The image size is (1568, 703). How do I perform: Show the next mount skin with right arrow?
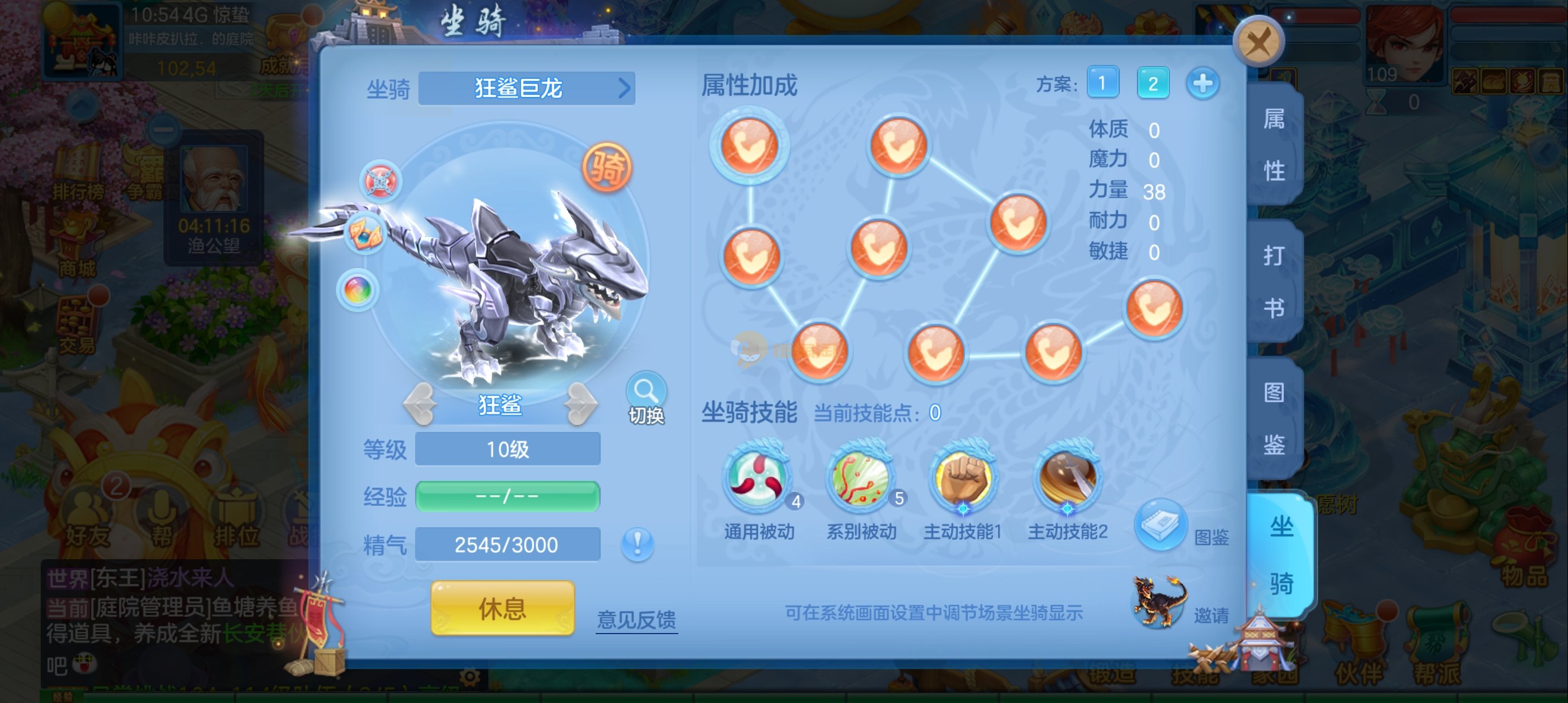pyautogui.click(x=580, y=403)
